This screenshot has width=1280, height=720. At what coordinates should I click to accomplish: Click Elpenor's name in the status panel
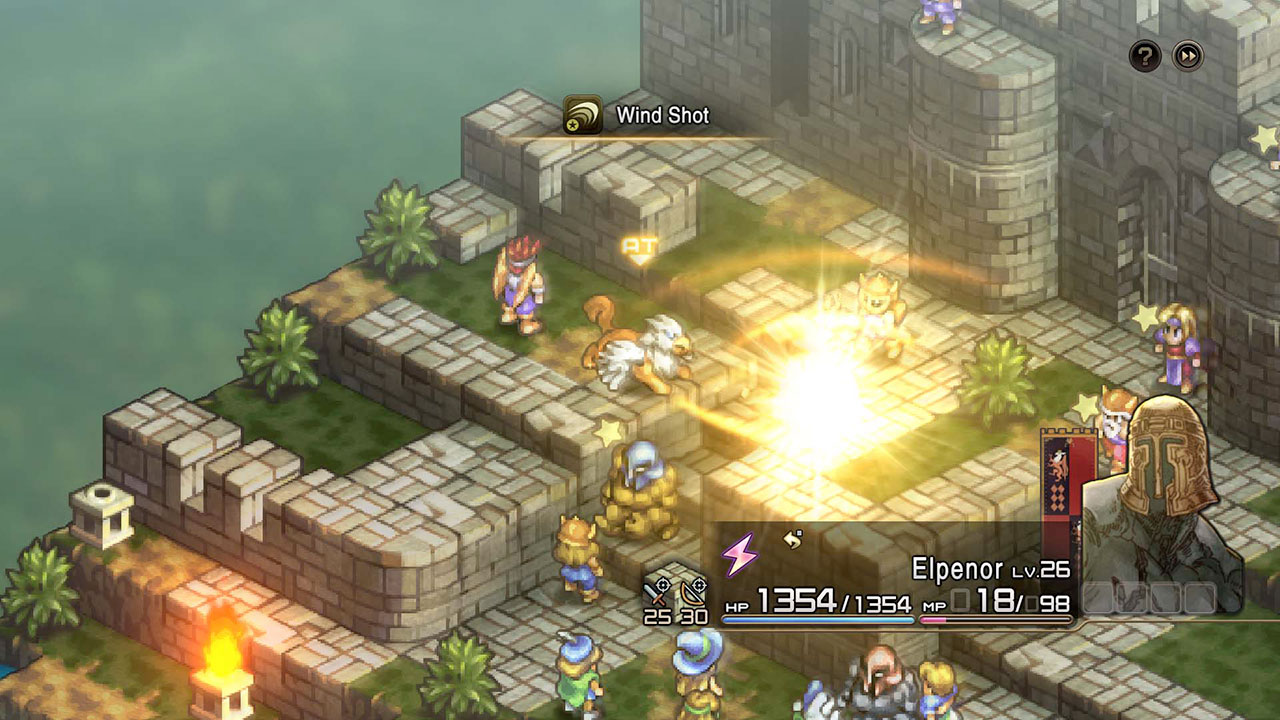point(956,570)
